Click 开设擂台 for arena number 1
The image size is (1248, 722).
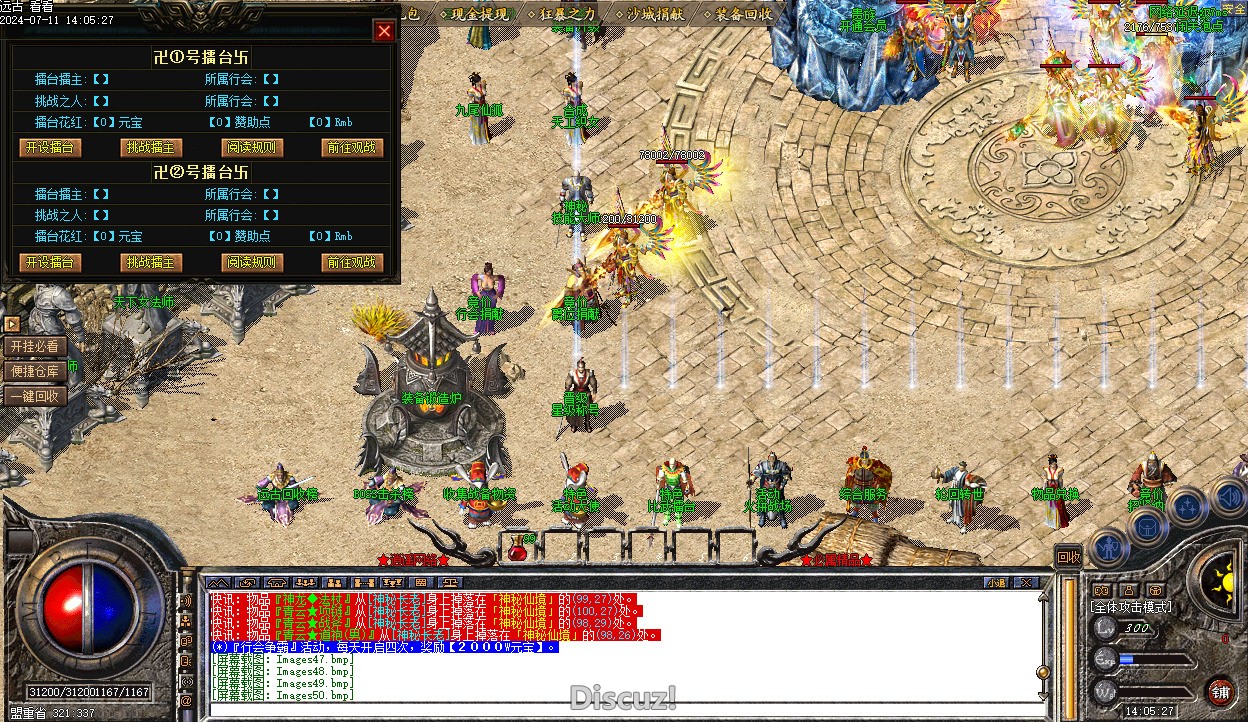coord(51,147)
